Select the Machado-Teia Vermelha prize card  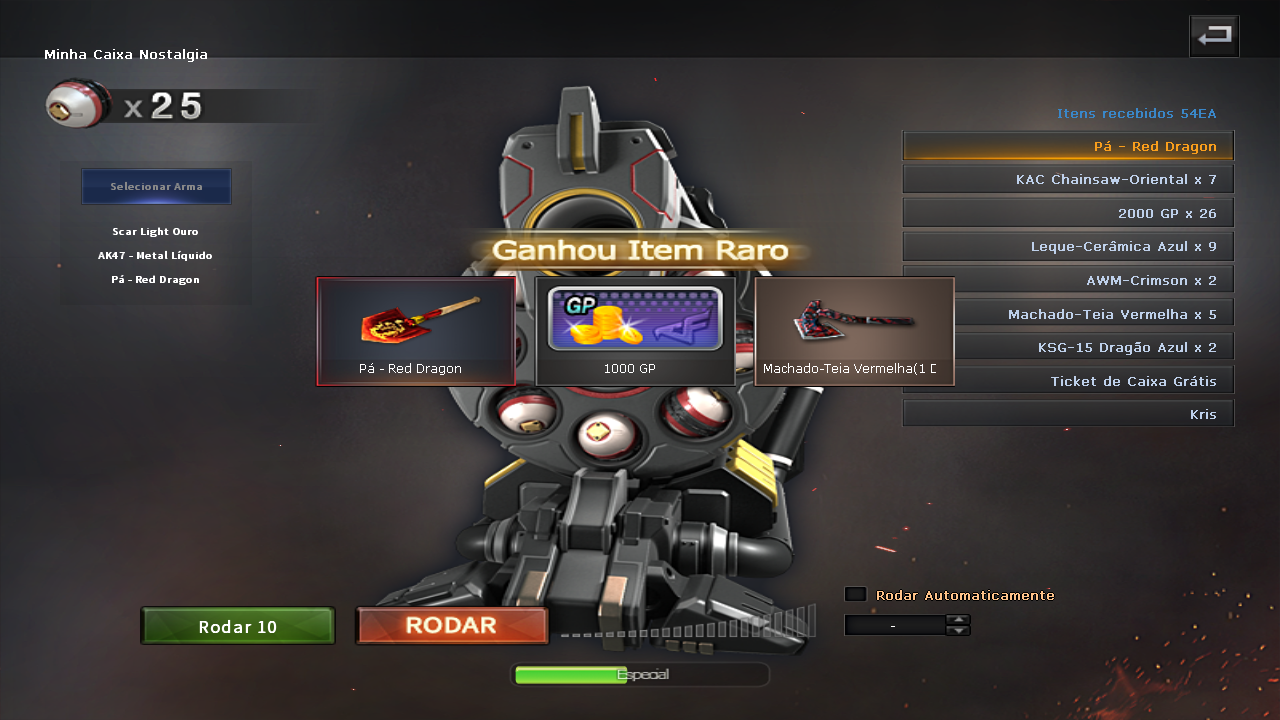pos(854,331)
